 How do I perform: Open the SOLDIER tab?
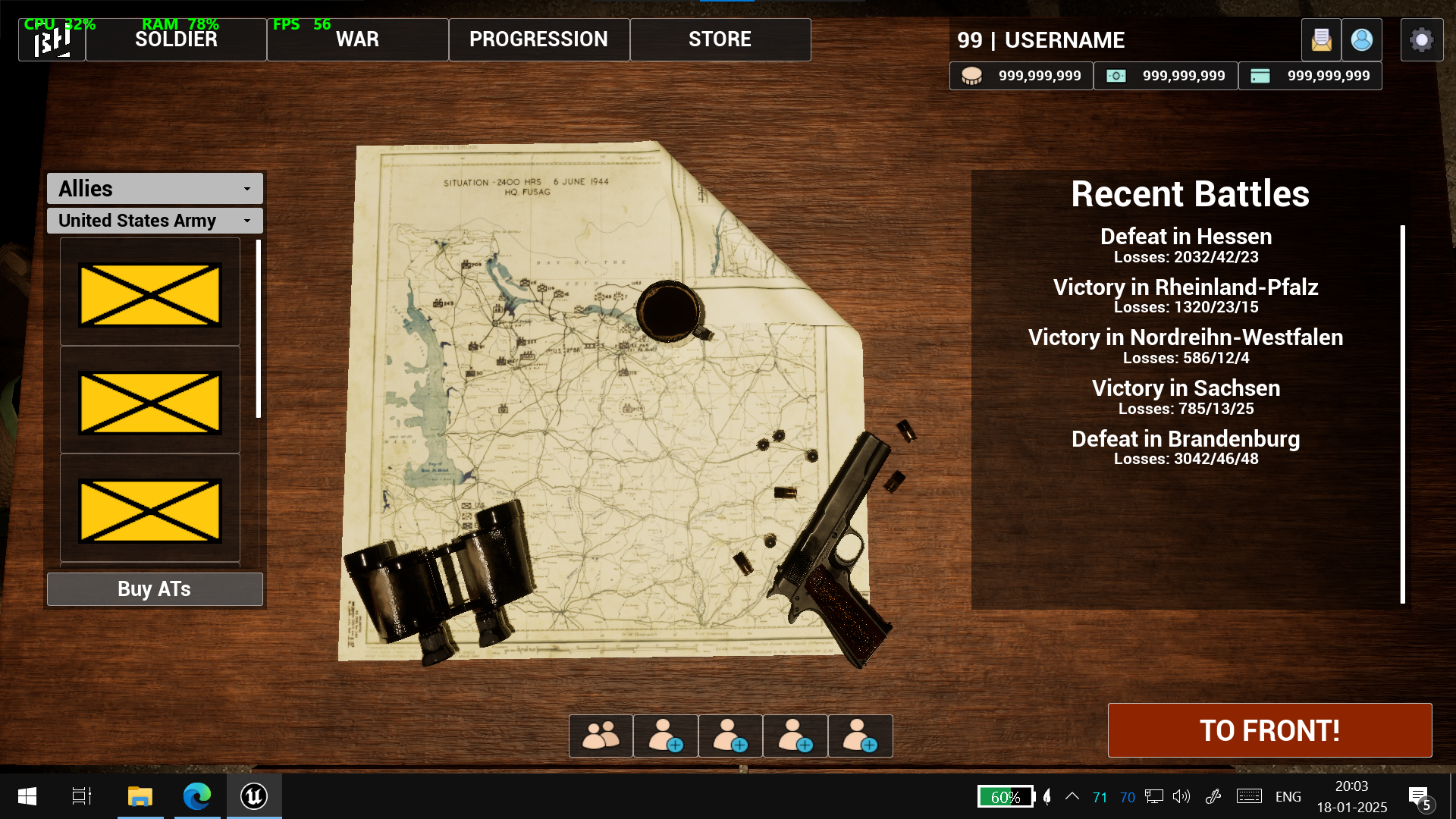click(x=176, y=39)
